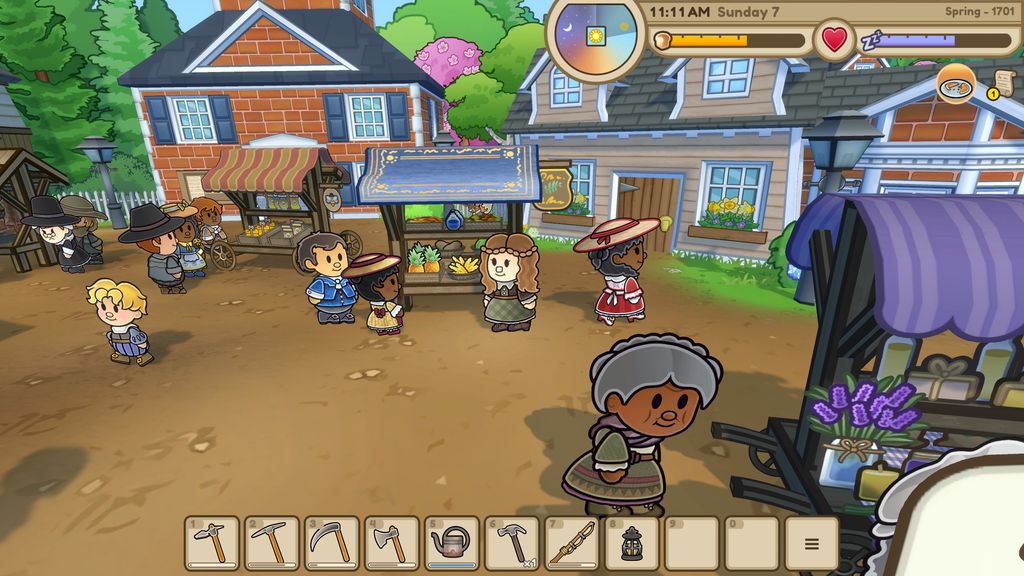Image resolution: width=1024 pixels, height=576 pixels.
Task: Select the hoe in hotbar slot 1
Action: [212, 543]
